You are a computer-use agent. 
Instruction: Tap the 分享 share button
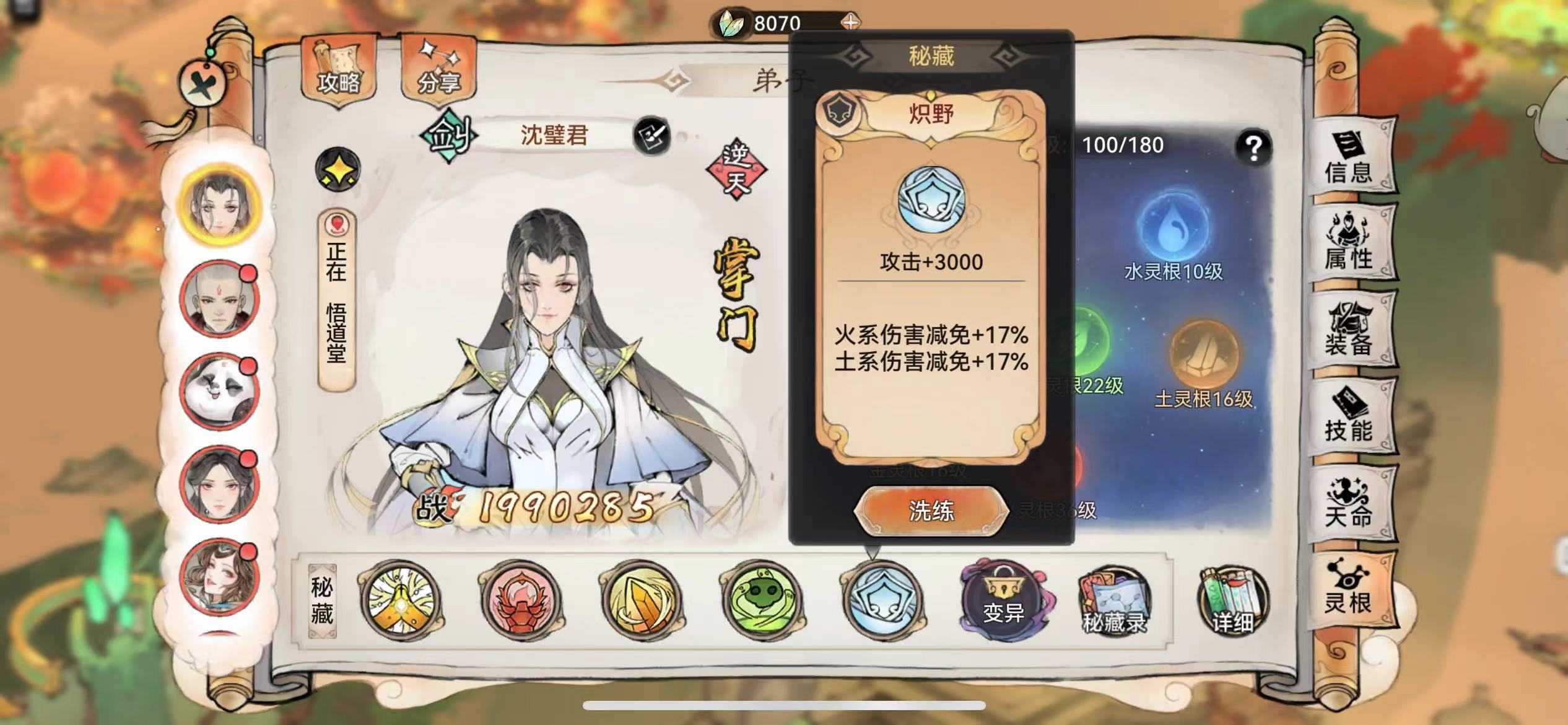(442, 68)
